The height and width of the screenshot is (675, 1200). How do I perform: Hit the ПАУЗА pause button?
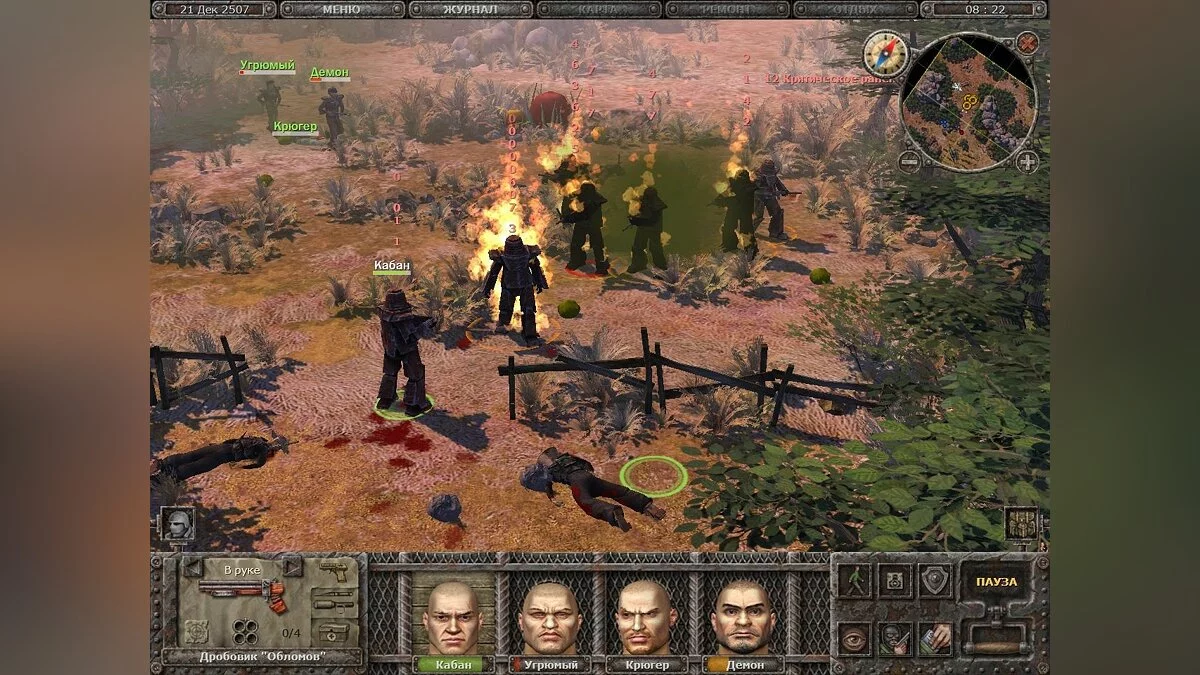click(x=996, y=582)
